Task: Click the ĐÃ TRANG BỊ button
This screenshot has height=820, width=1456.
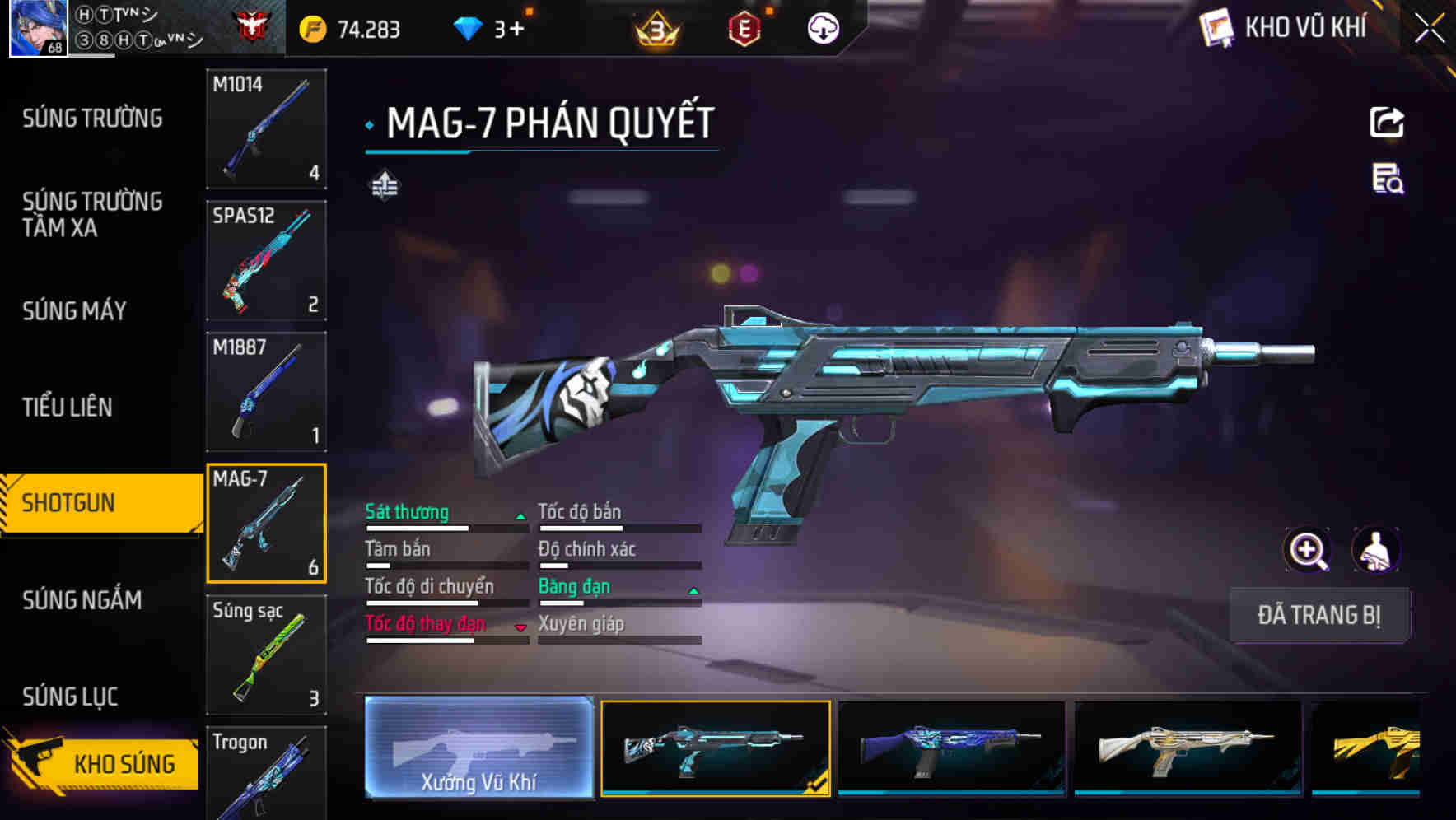Action: [x=1319, y=615]
